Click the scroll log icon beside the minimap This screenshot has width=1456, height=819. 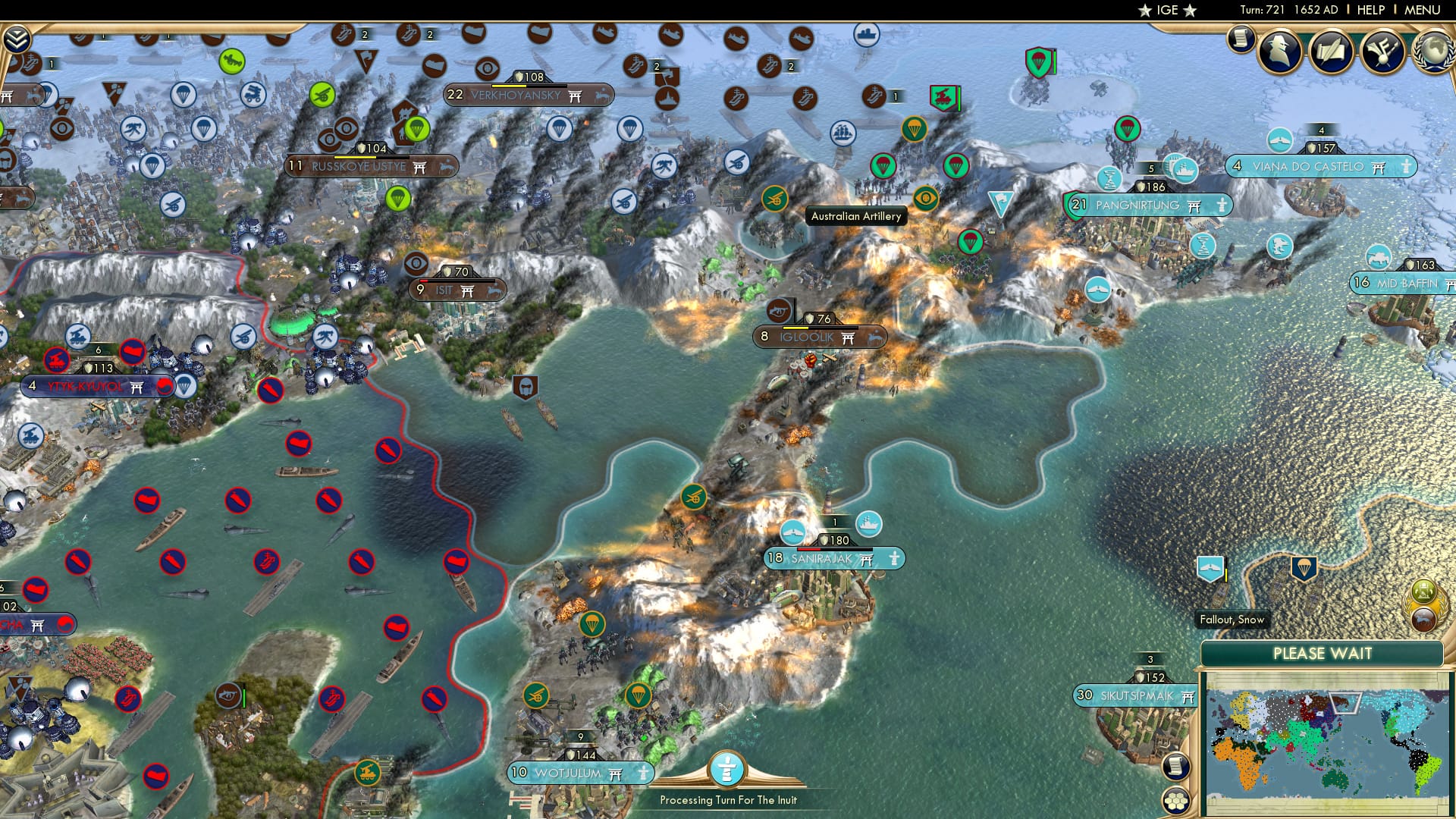click(x=1176, y=767)
